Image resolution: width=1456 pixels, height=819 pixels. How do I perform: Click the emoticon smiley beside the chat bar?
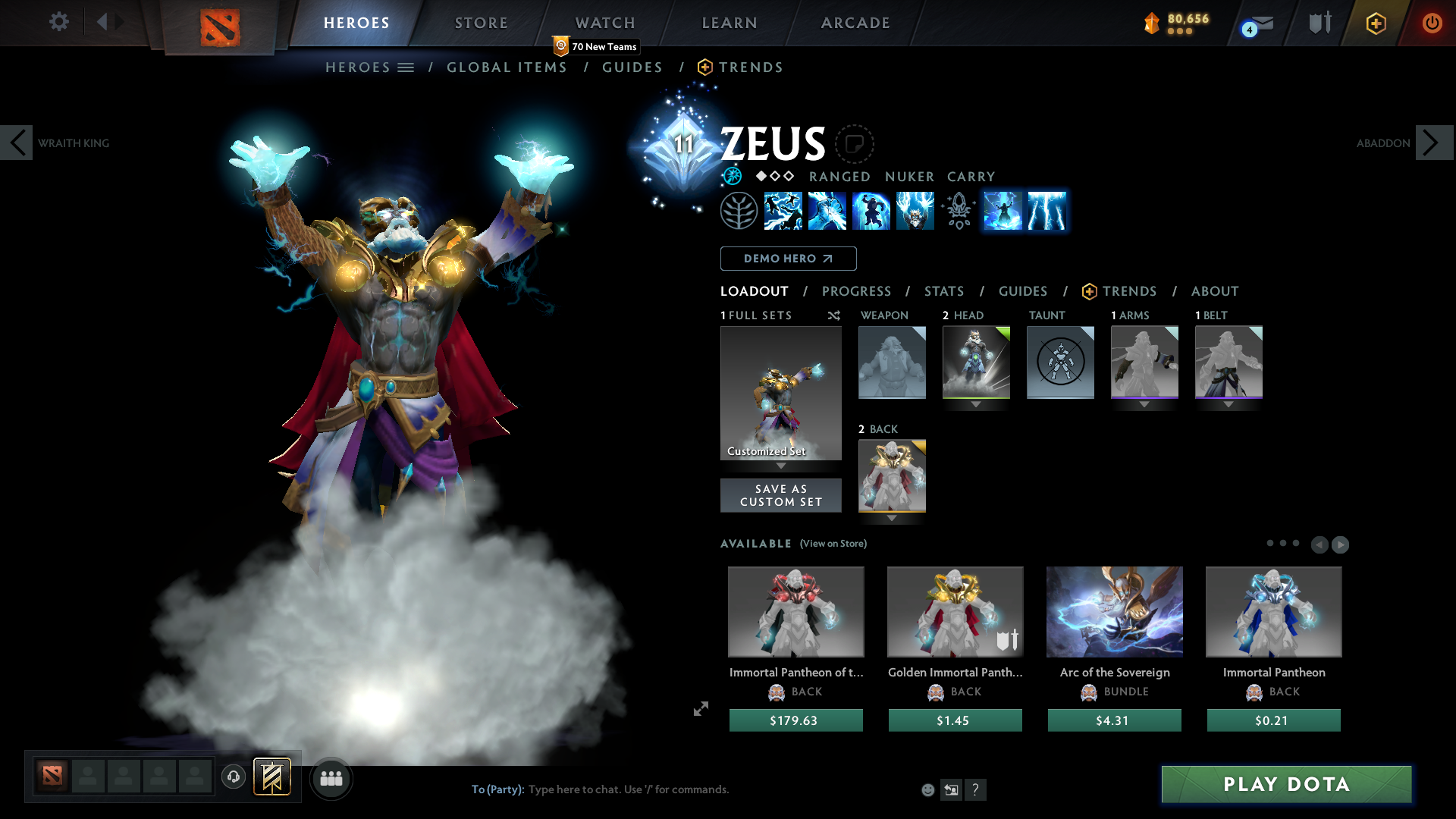[927, 789]
